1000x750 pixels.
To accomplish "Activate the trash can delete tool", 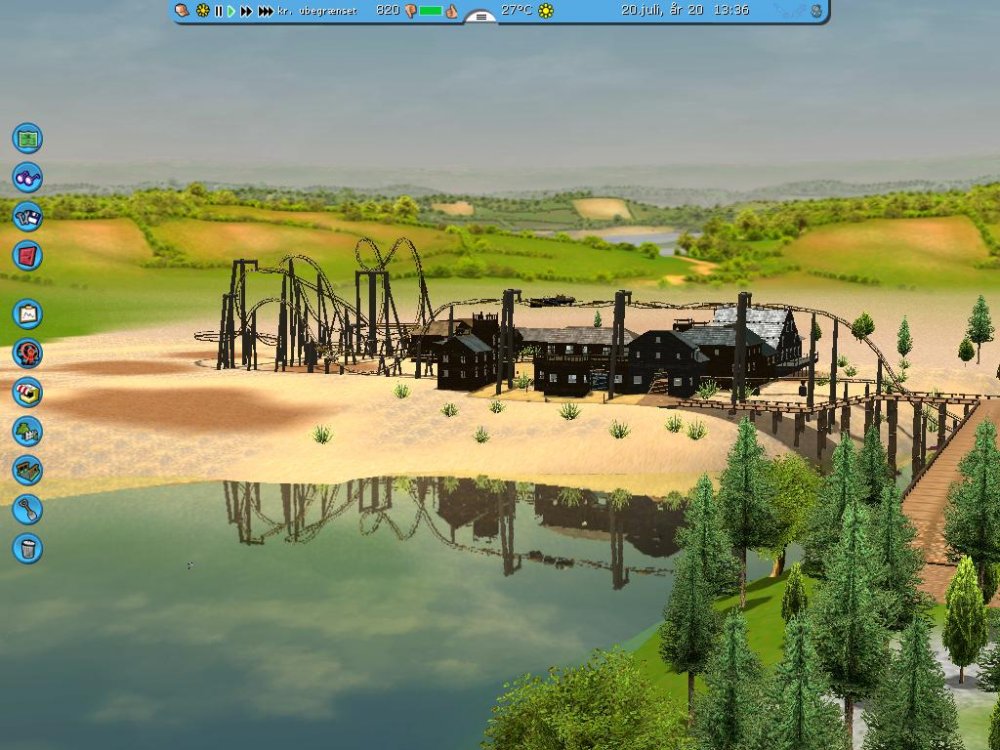I will [x=27, y=548].
